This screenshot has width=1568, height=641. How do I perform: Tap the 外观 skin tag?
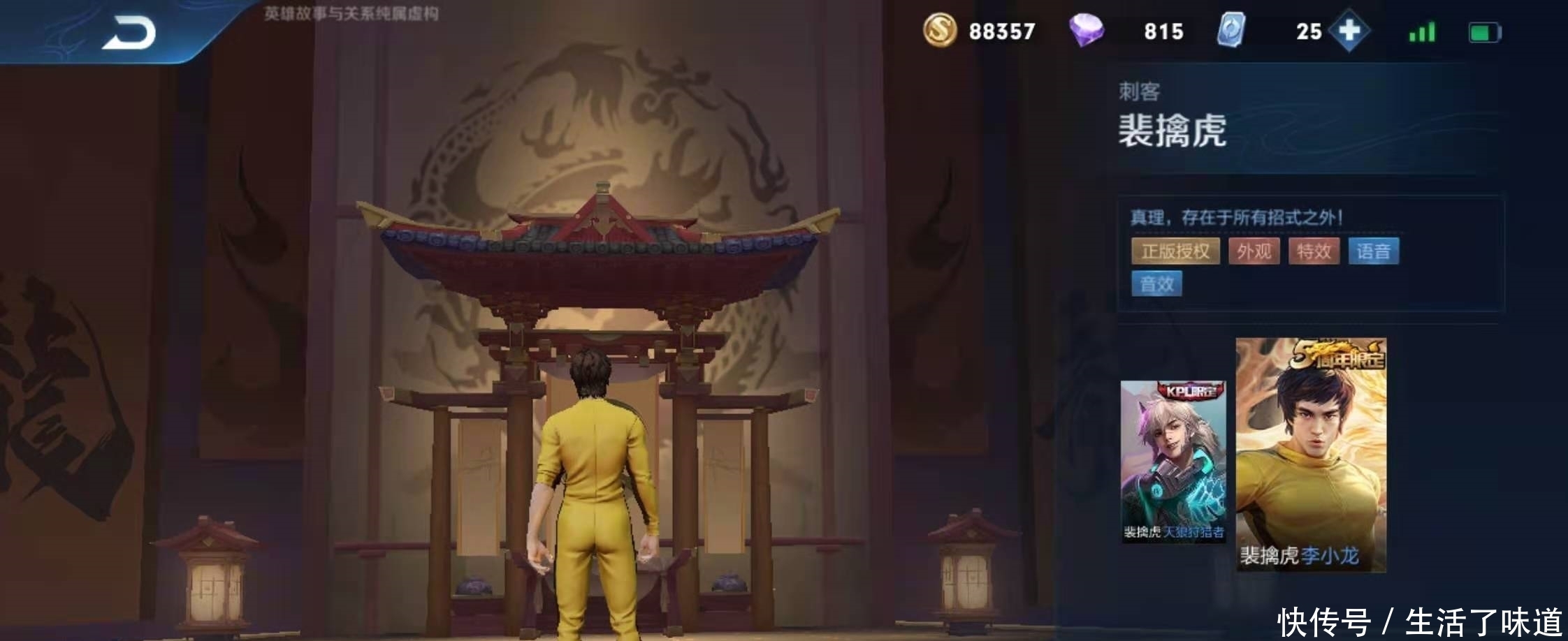tap(1254, 251)
